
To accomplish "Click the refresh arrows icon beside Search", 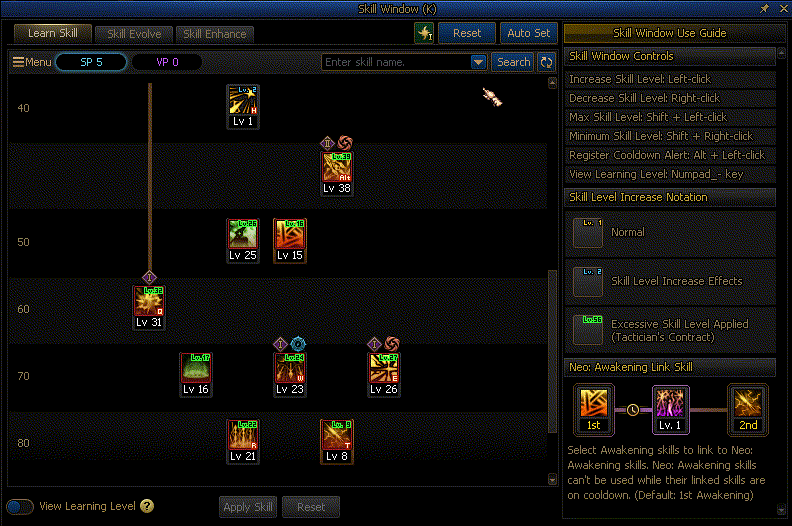I will [x=546, y=62].
